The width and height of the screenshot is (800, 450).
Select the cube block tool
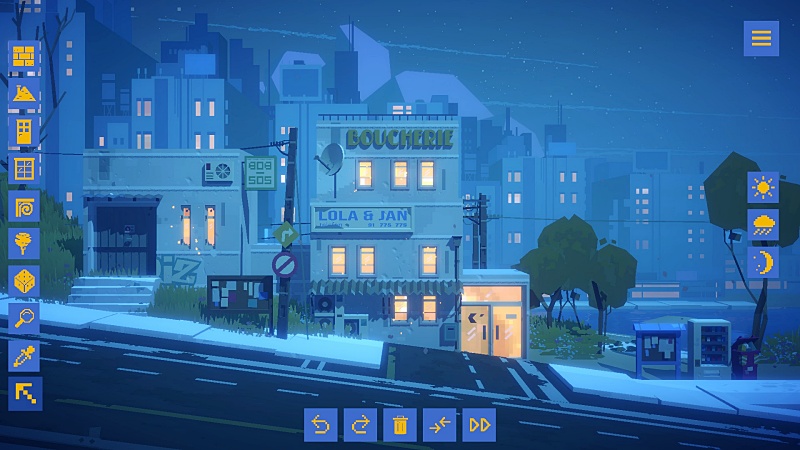(x=24, y=280)
